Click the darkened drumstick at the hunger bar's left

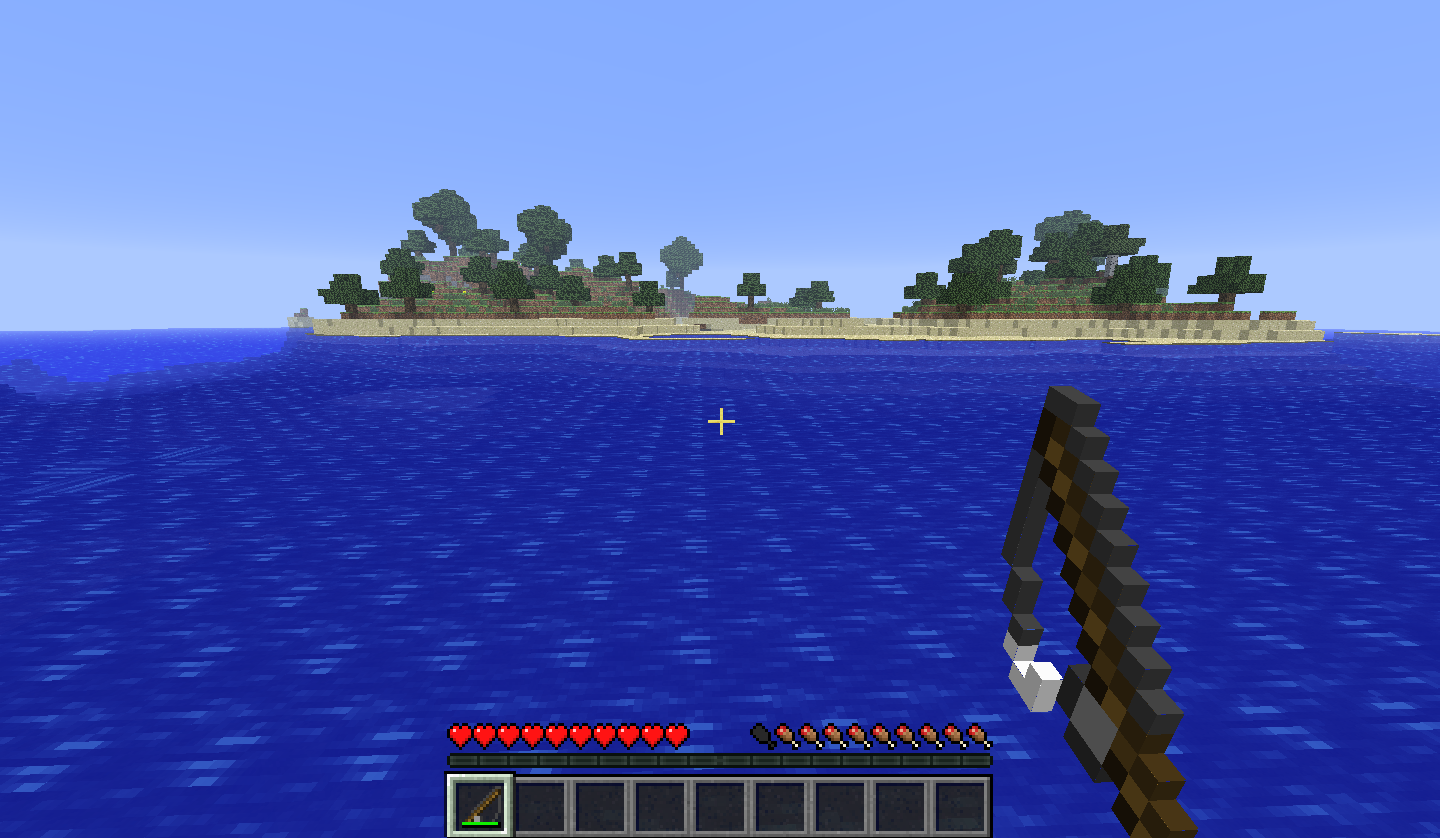(x=762, y=732)
